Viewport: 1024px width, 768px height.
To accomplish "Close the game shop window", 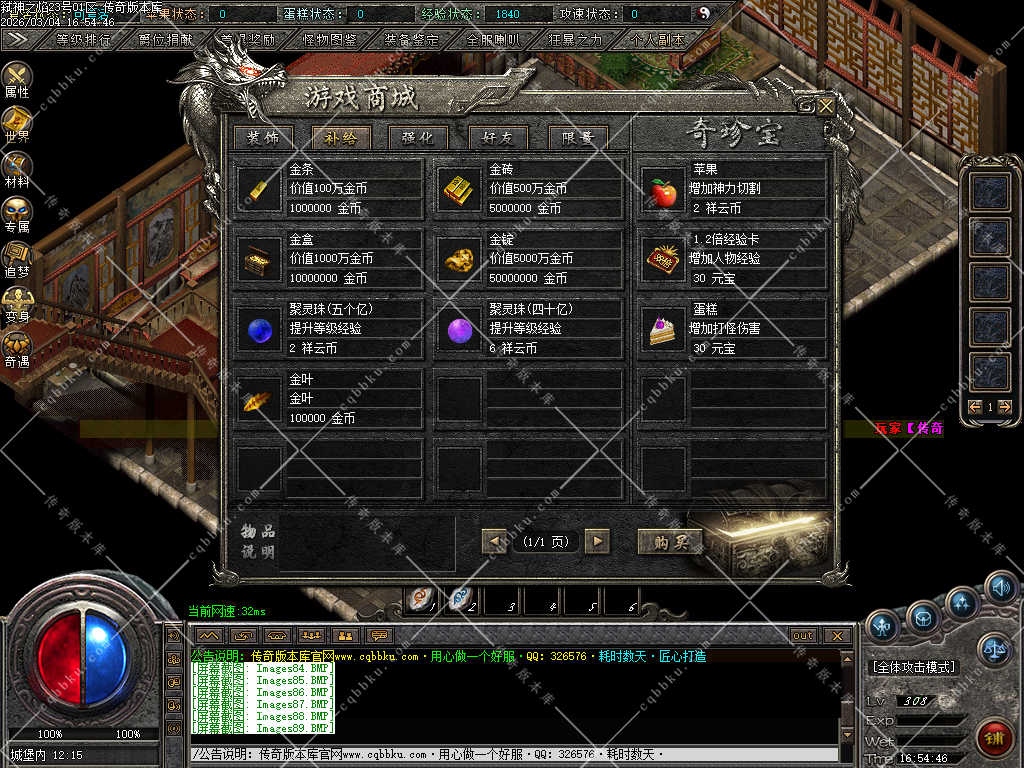I will tap(826, 105).
